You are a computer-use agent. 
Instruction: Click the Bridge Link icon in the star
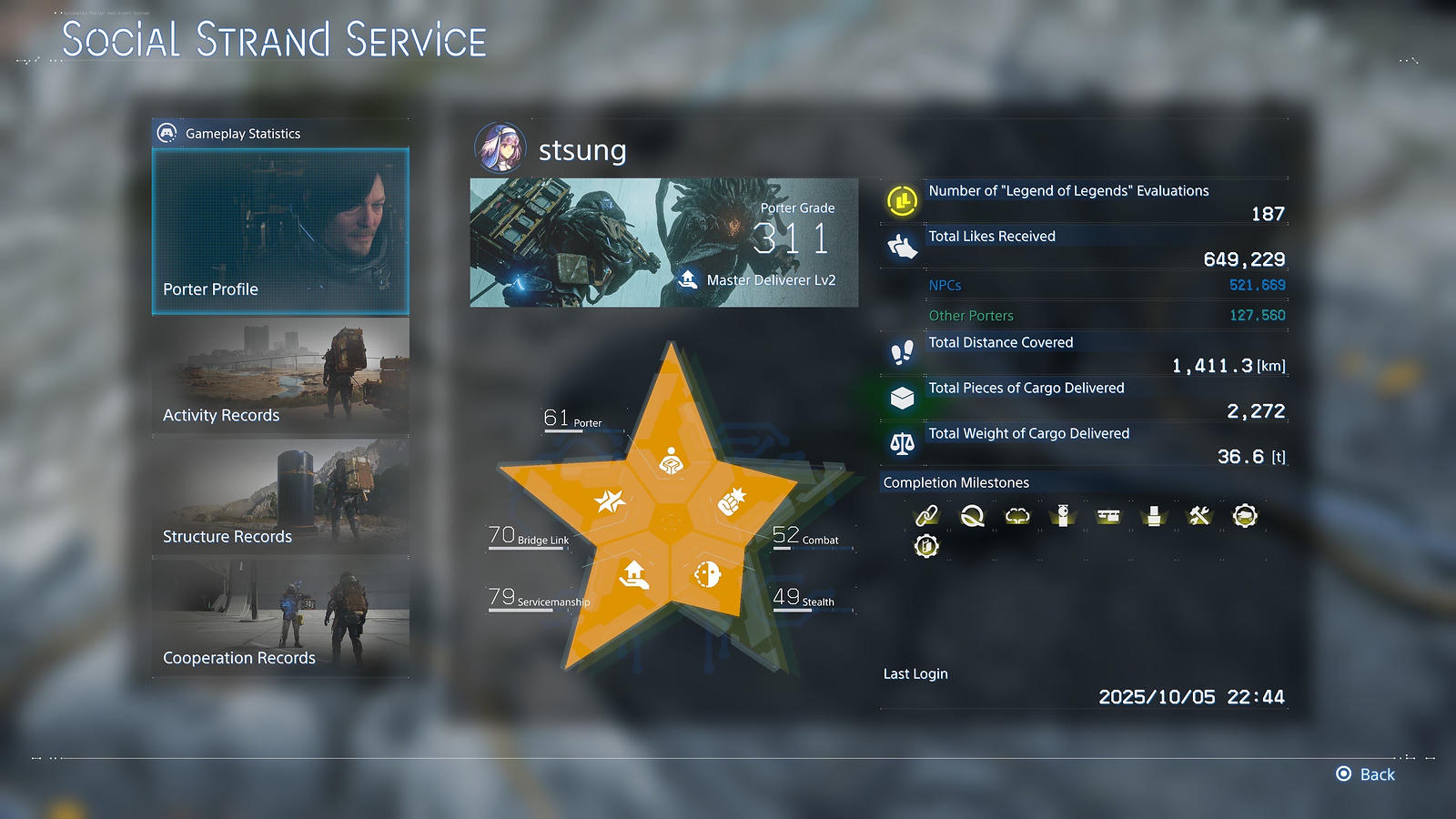point(610,501)
